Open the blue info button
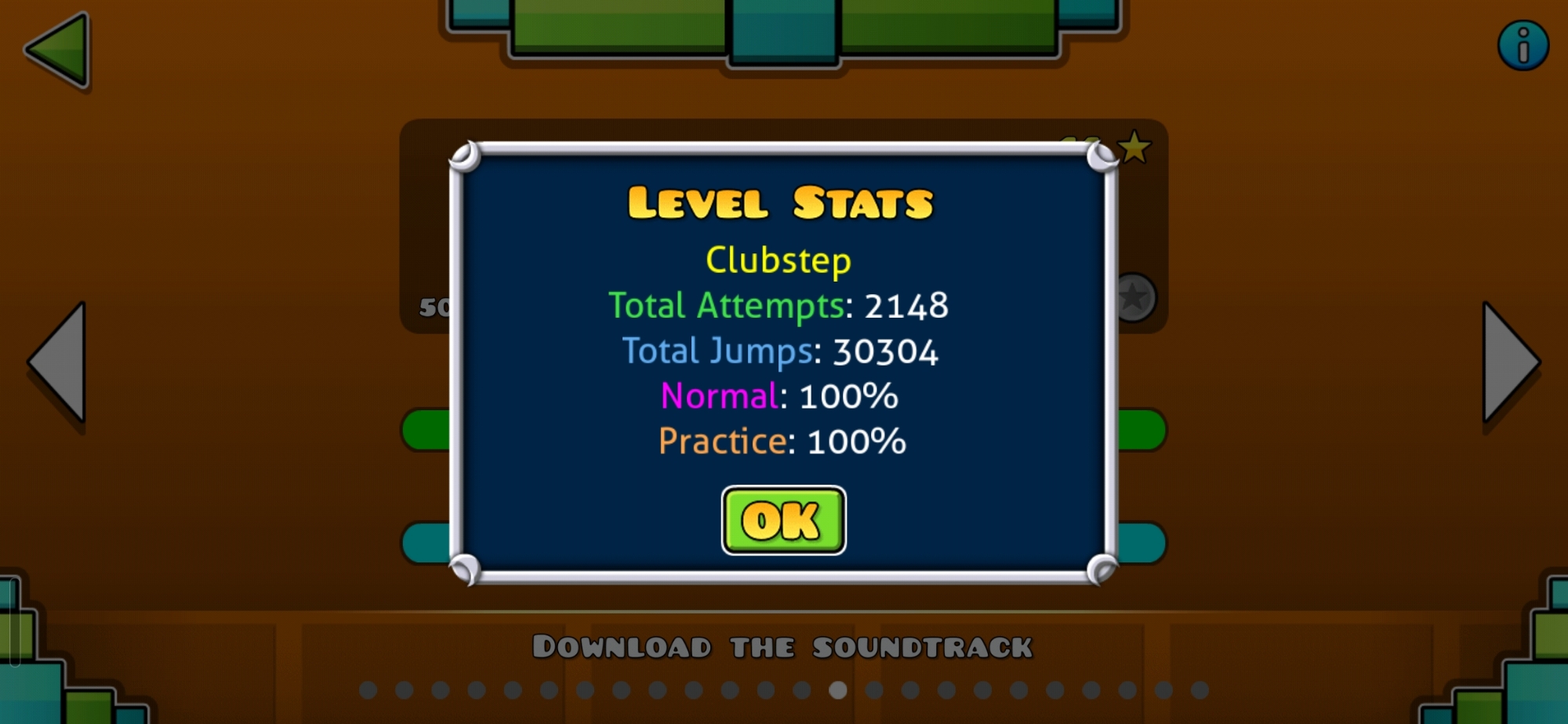This screenshot has height=724, width=1568. point(1523,45)
